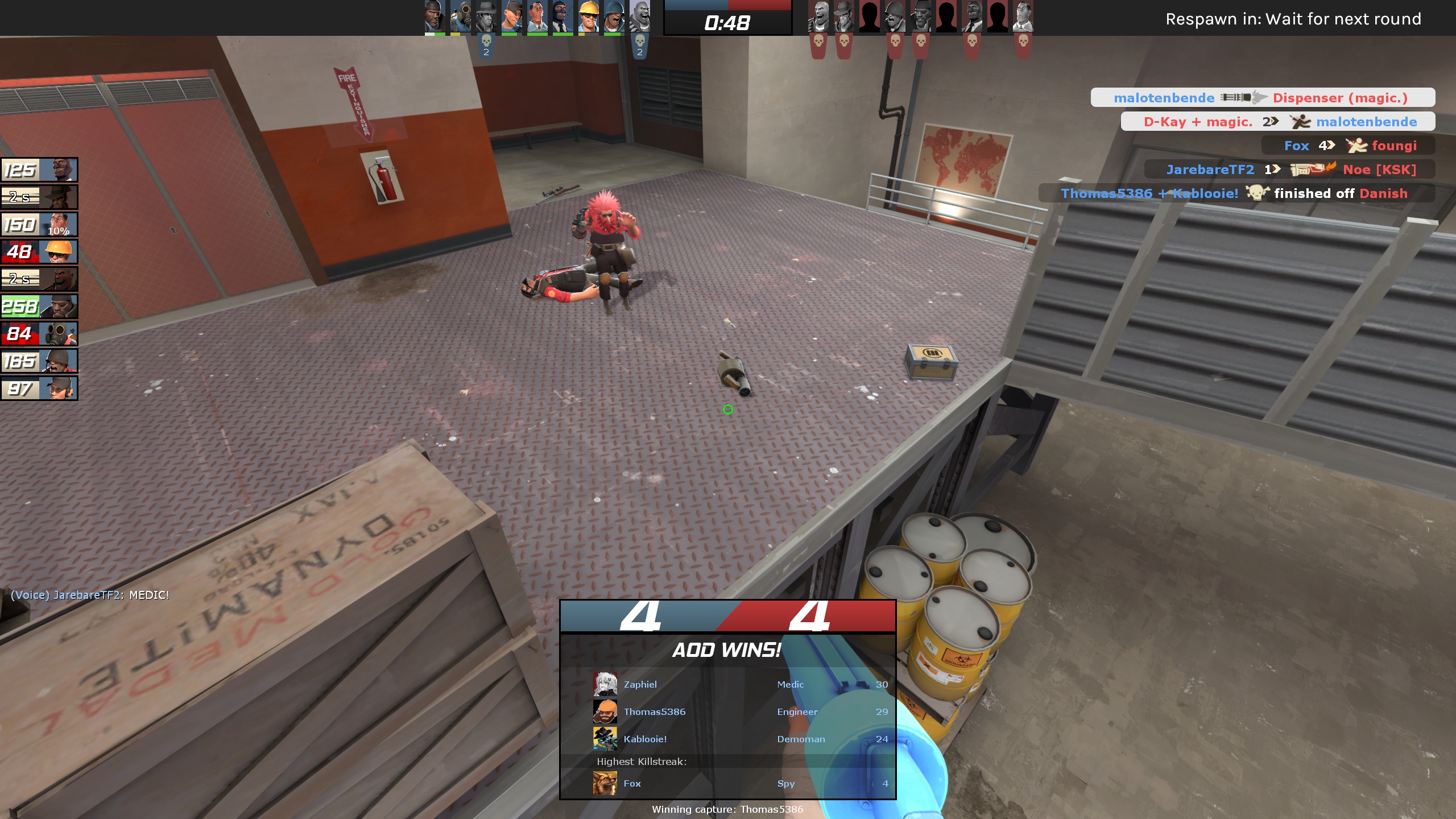Select the BLU Pyro portrait in the top team bar

(x=461, y=17)
